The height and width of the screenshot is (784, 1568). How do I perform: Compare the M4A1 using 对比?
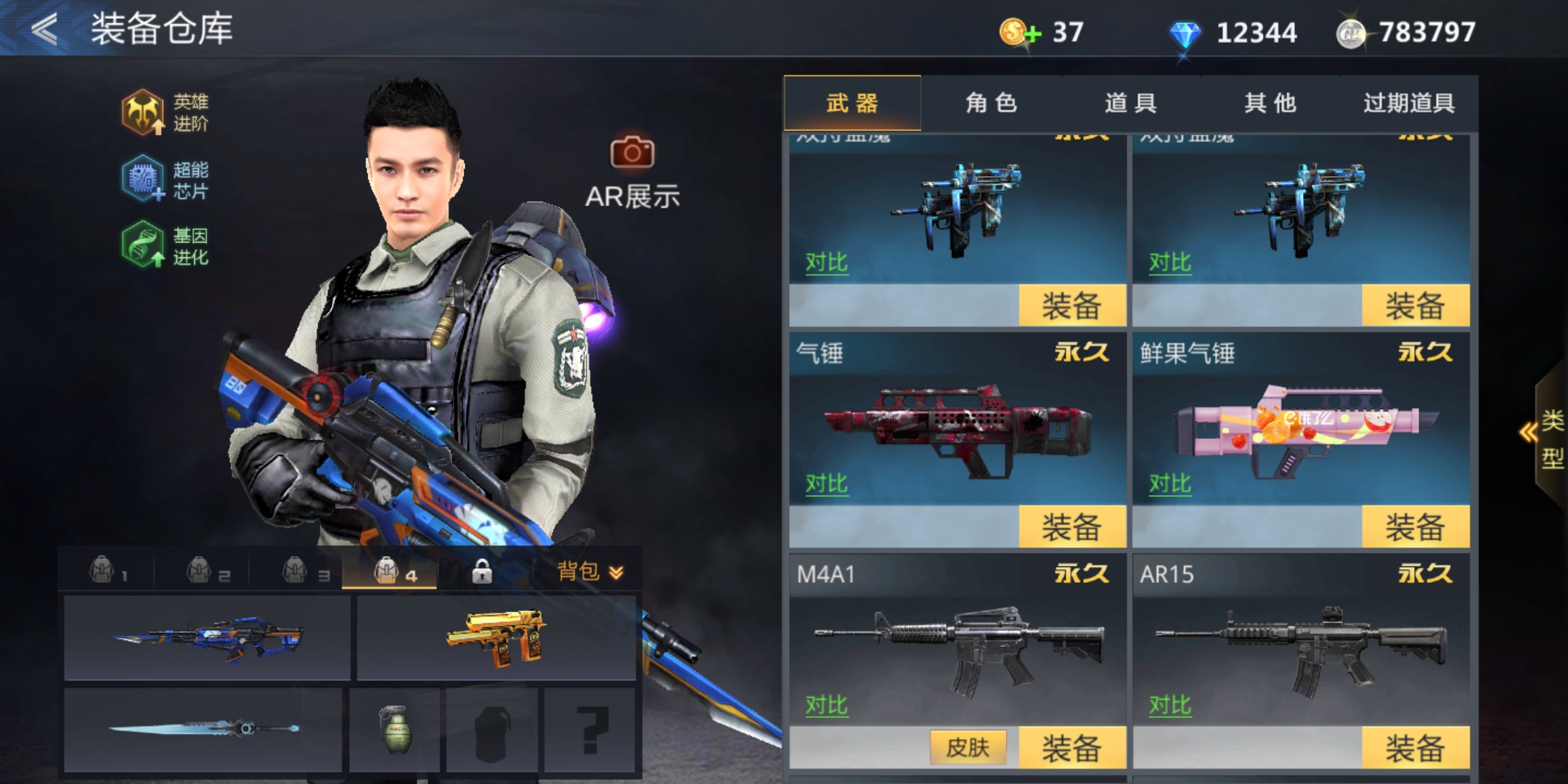coord(826,705)
